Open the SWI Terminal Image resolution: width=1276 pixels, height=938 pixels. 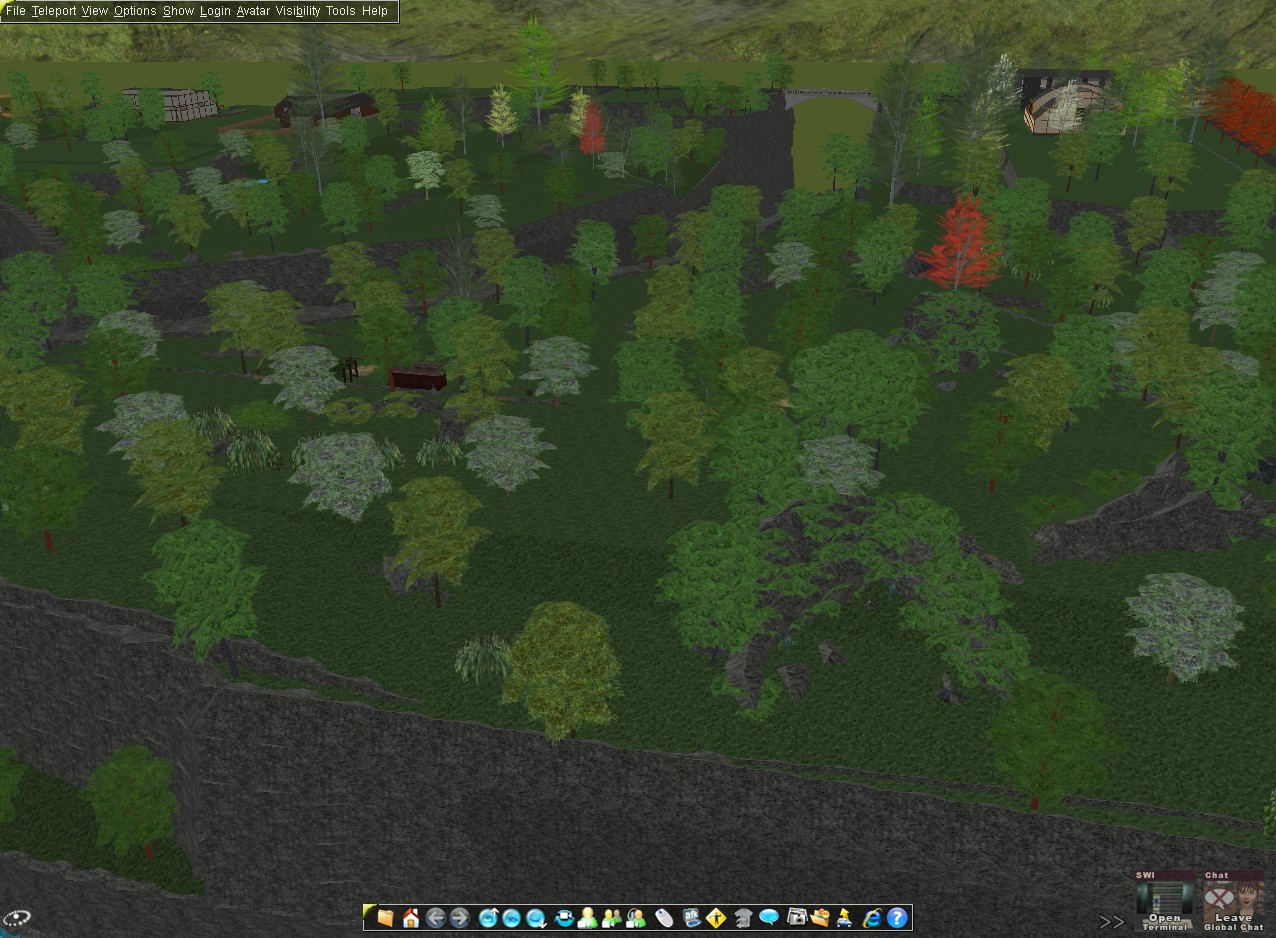(1165, 901)
